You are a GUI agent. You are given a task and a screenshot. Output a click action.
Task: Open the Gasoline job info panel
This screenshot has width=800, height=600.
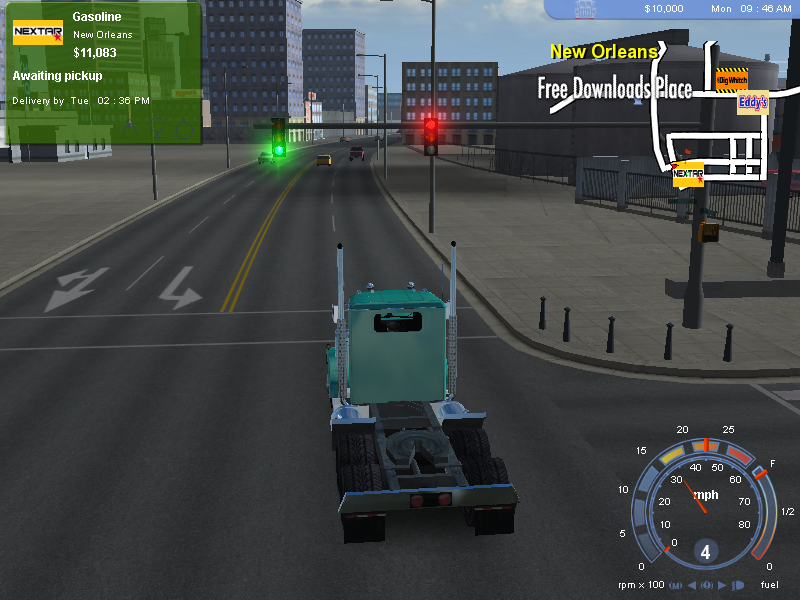[102, 72]
